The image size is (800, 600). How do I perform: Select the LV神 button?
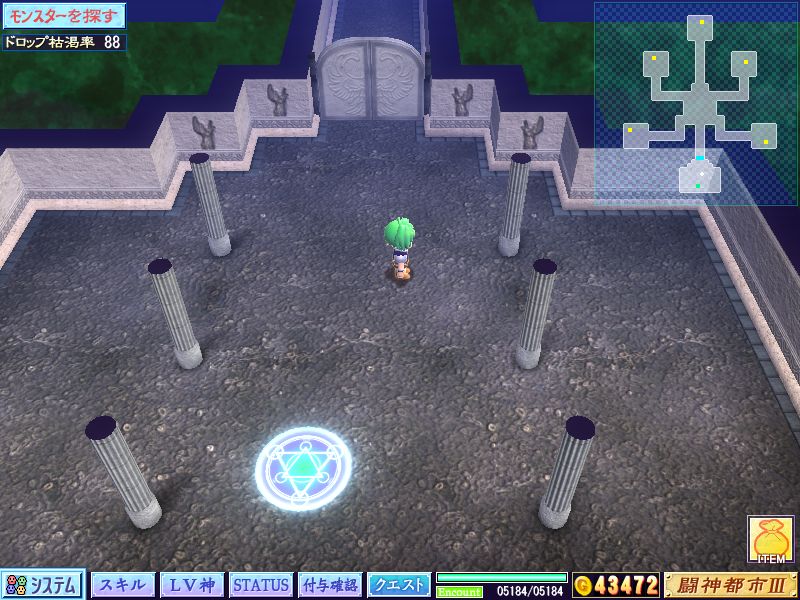coord(192,585)
